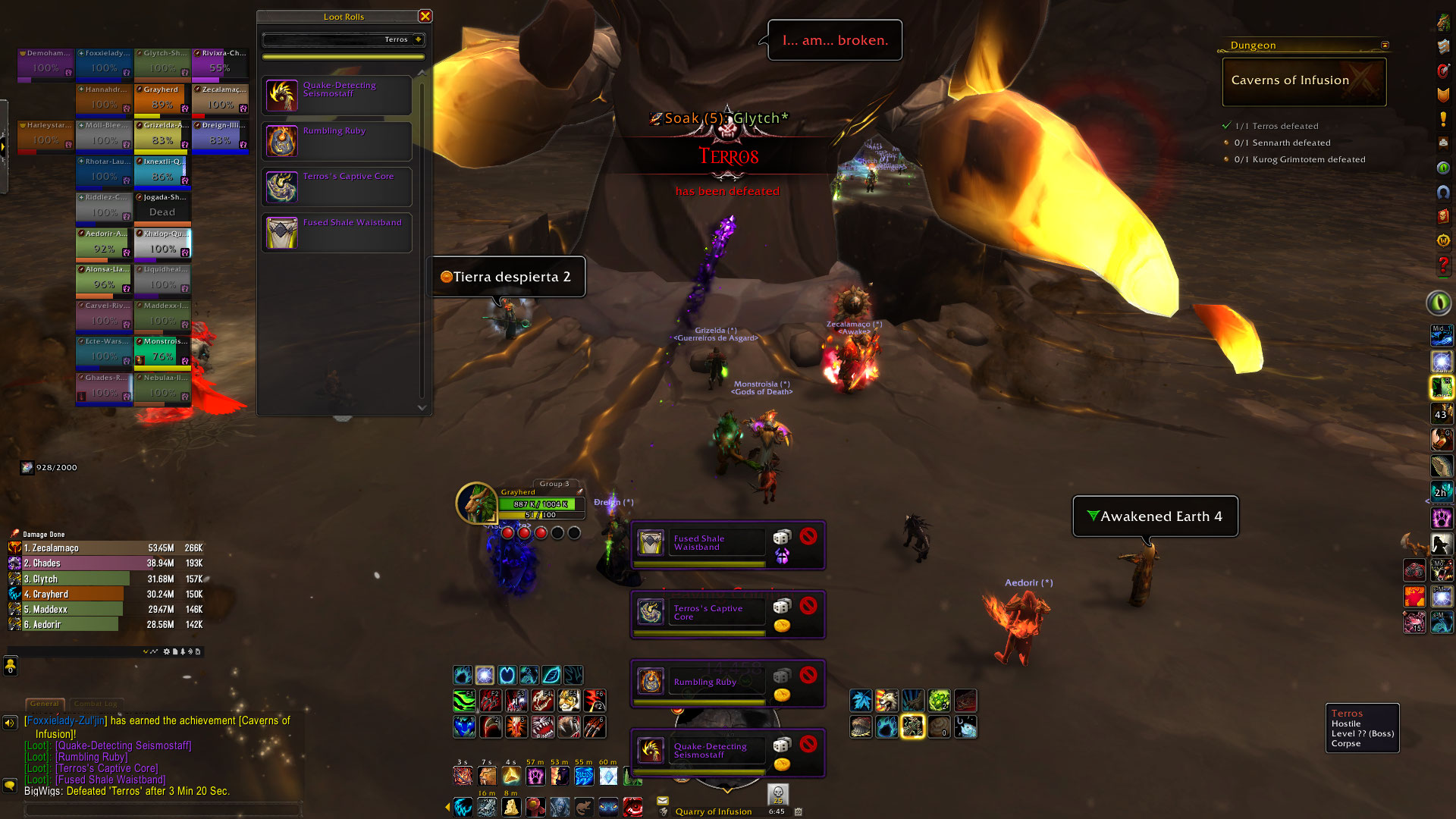1456x819 pixels.
Task: Select the General chat tab
Action: click(45, 704)
